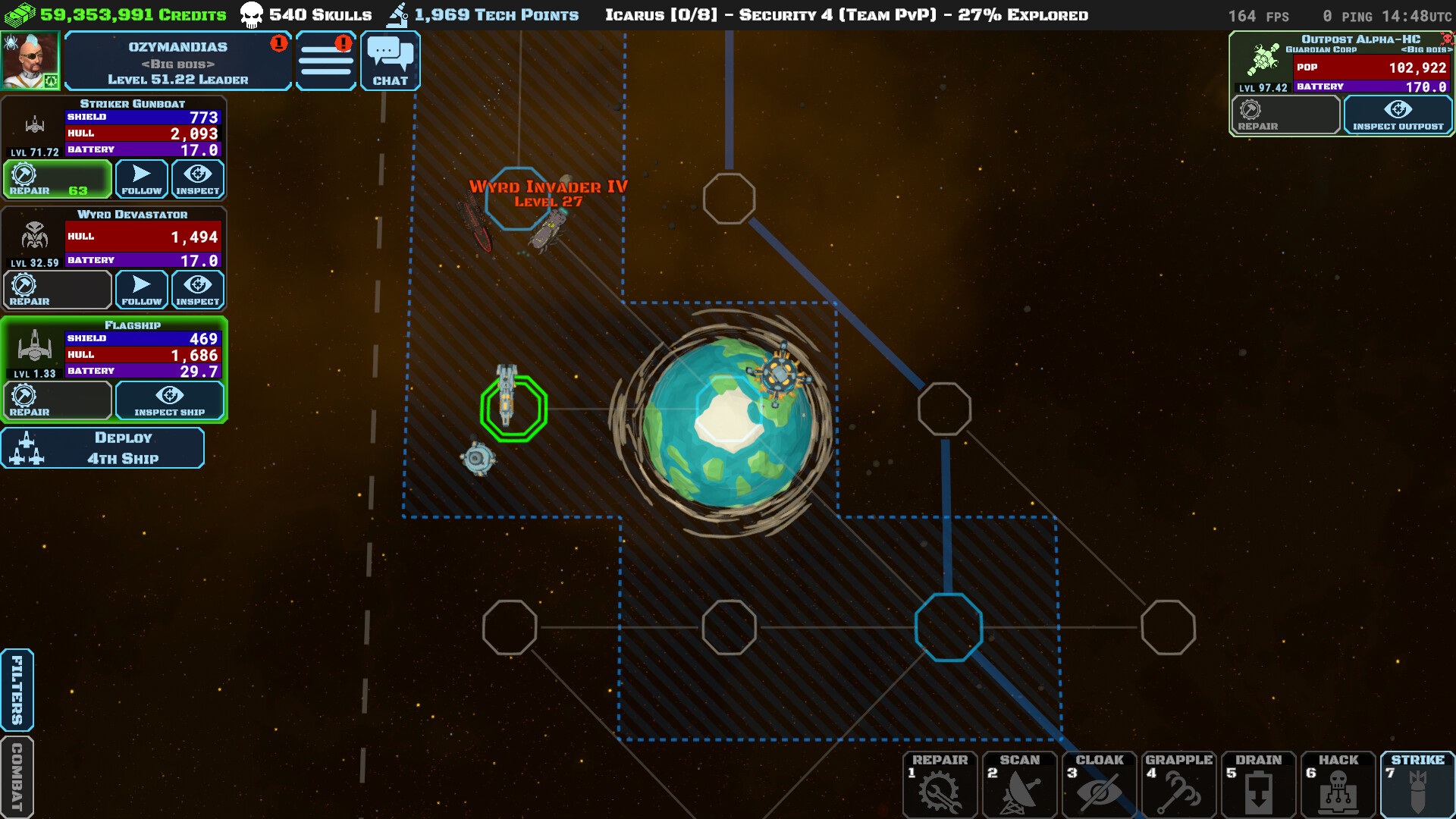Toggle Follow for the Wyrd Devastator
This screenshot has width=1456, height=819.
pyautogui.click(x=141, y=290)
